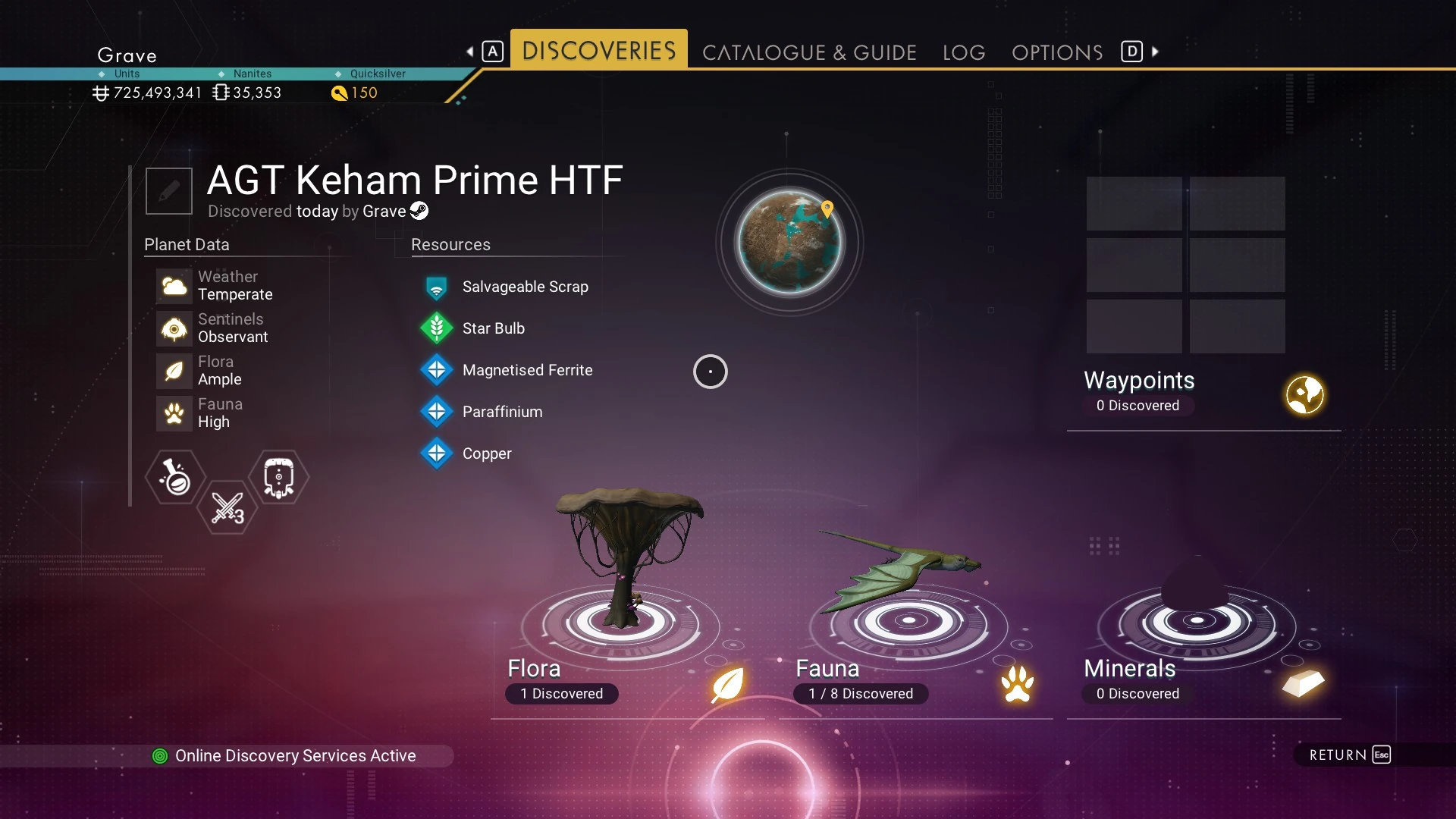1456x819 pixels.
Task: Select the Salvageable Scrap resource
Action: pos(525,287)
